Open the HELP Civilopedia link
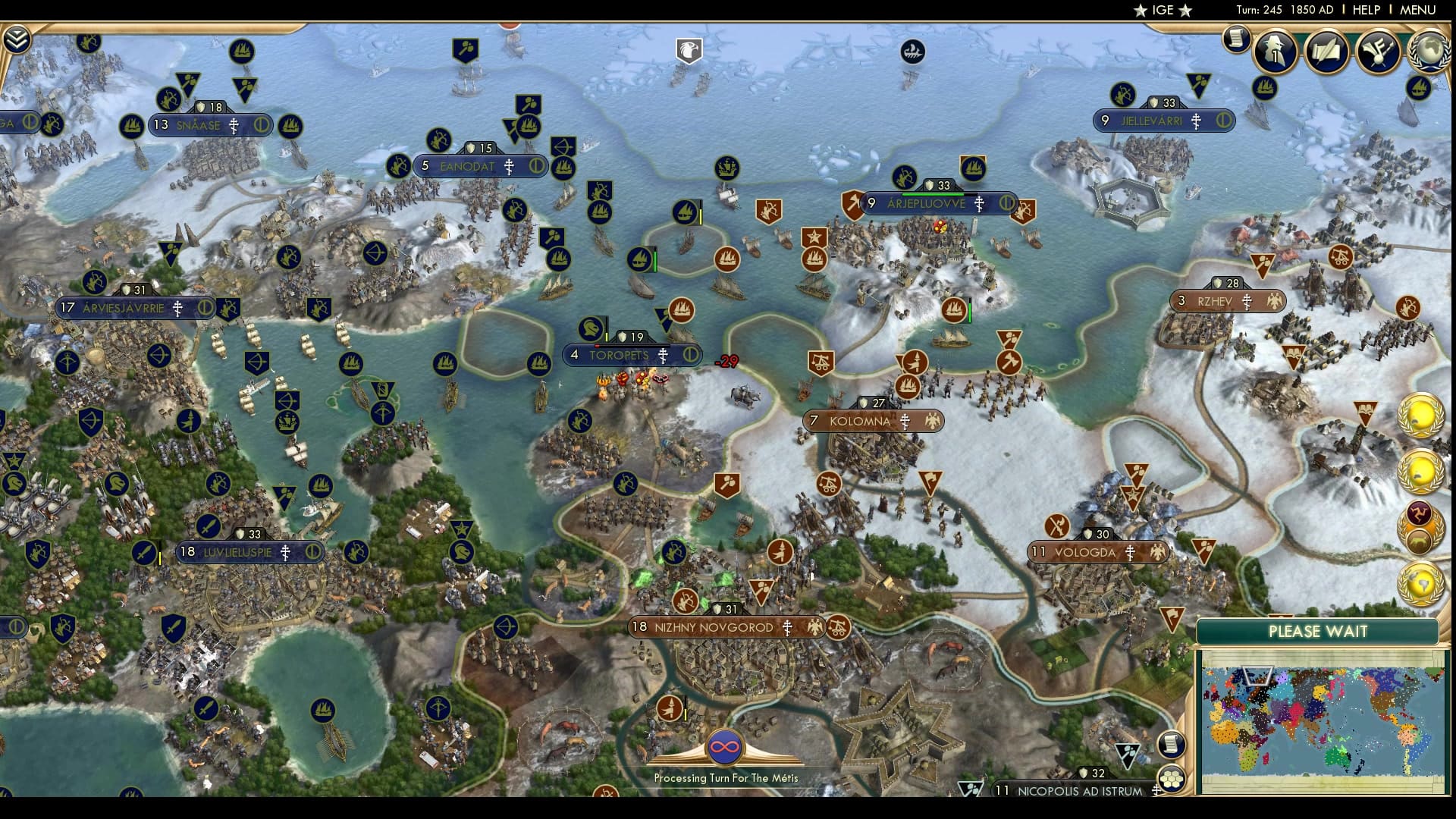This screenshot has width=1456, height=819. tap(1367, 10)
